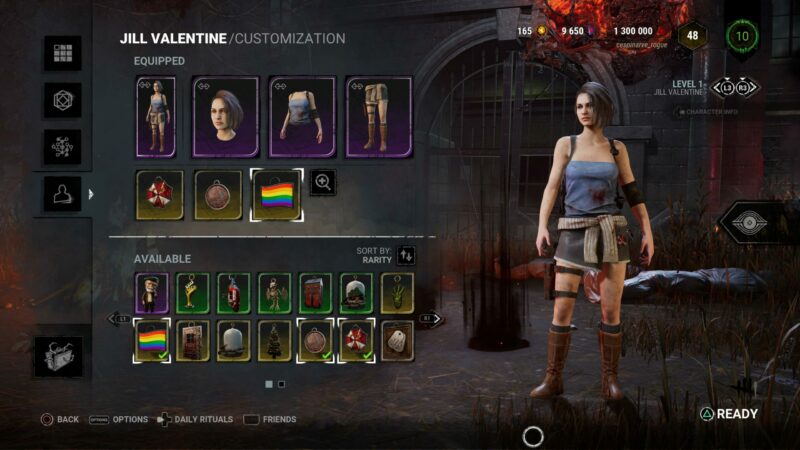
Task: Click the magnifying glass zoom button
Action: [323, 182]
